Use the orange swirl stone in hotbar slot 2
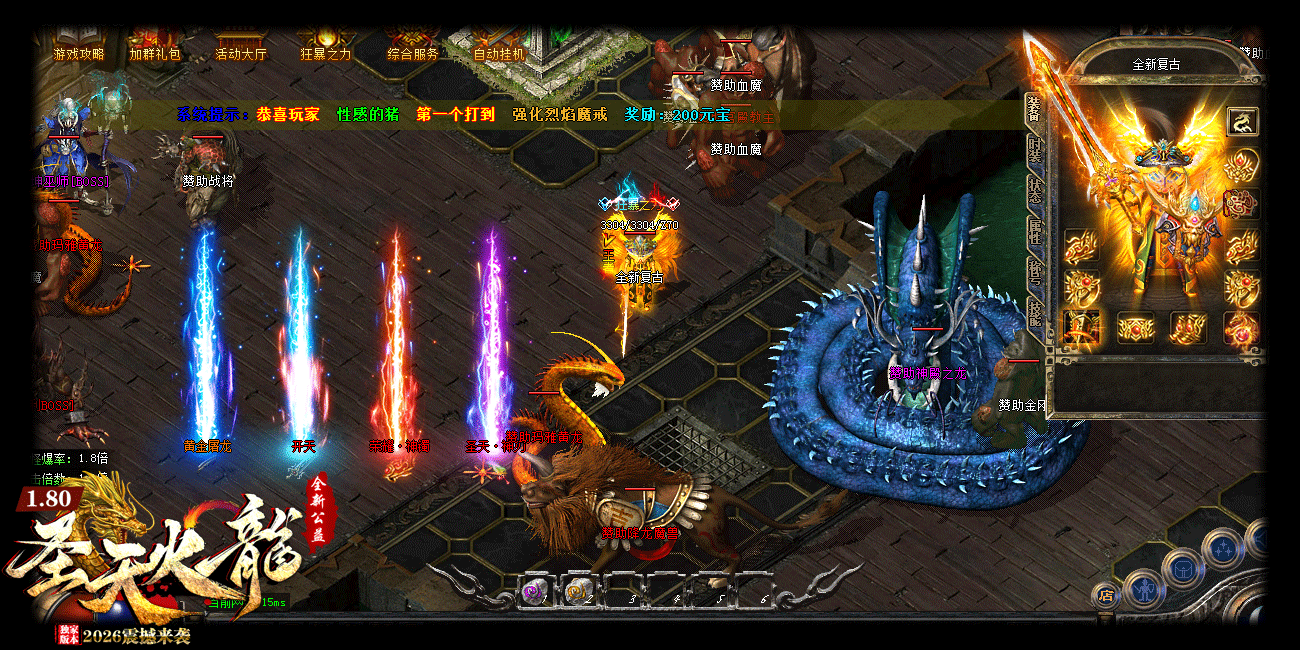This screenshot has width=1300, height=650. 580,592
